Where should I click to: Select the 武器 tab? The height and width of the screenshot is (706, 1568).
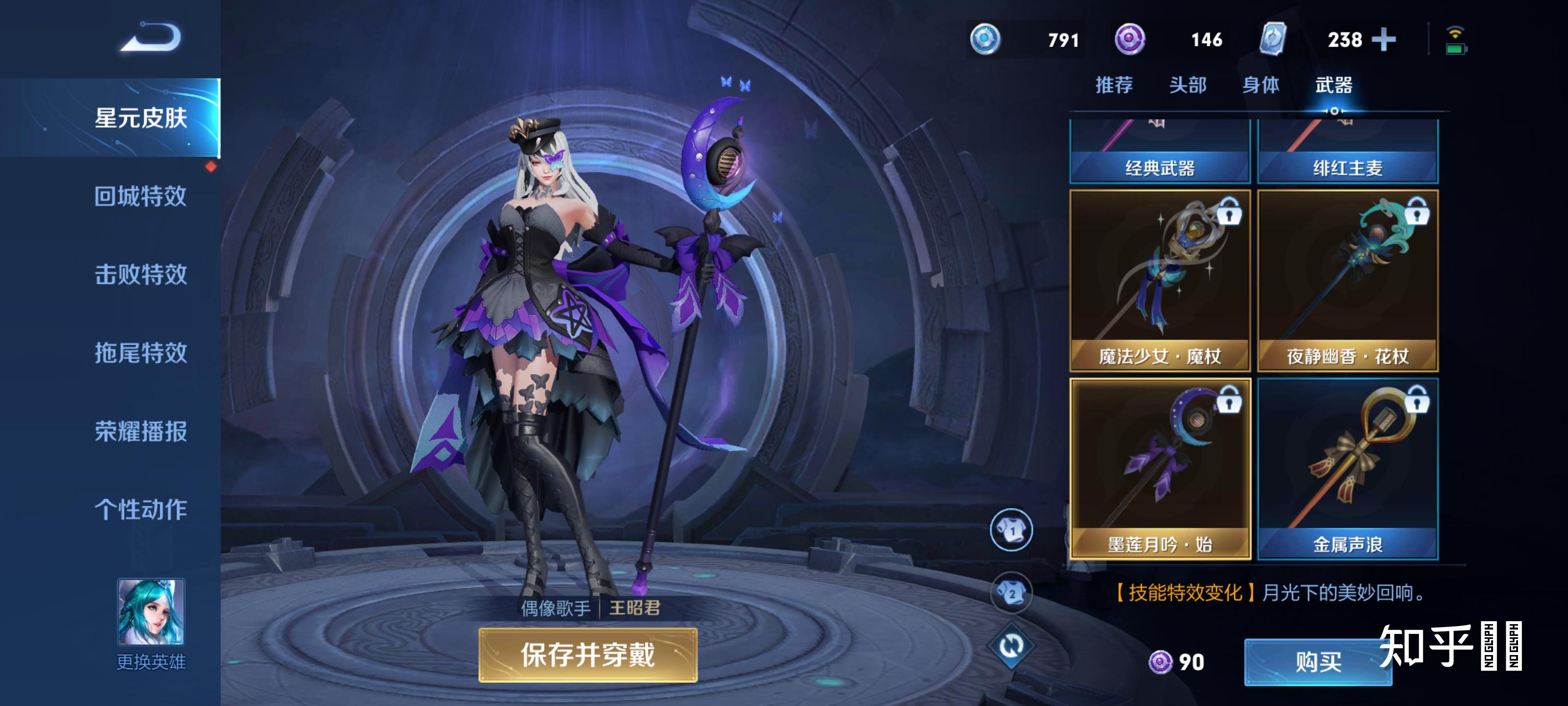pos(1334,85)
